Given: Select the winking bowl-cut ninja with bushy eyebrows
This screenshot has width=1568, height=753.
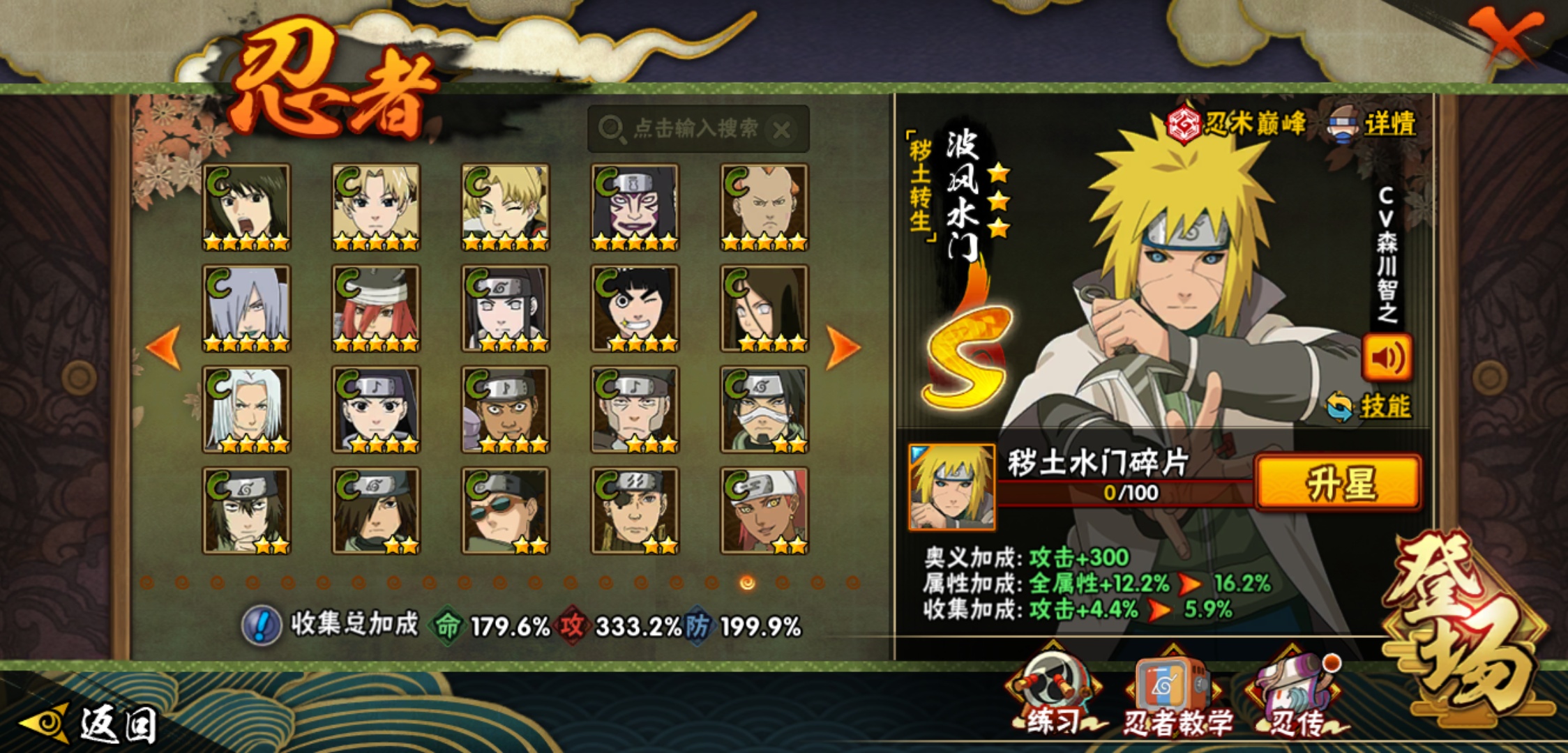Looking at the screenshot, I should click(x=635, y=308).
